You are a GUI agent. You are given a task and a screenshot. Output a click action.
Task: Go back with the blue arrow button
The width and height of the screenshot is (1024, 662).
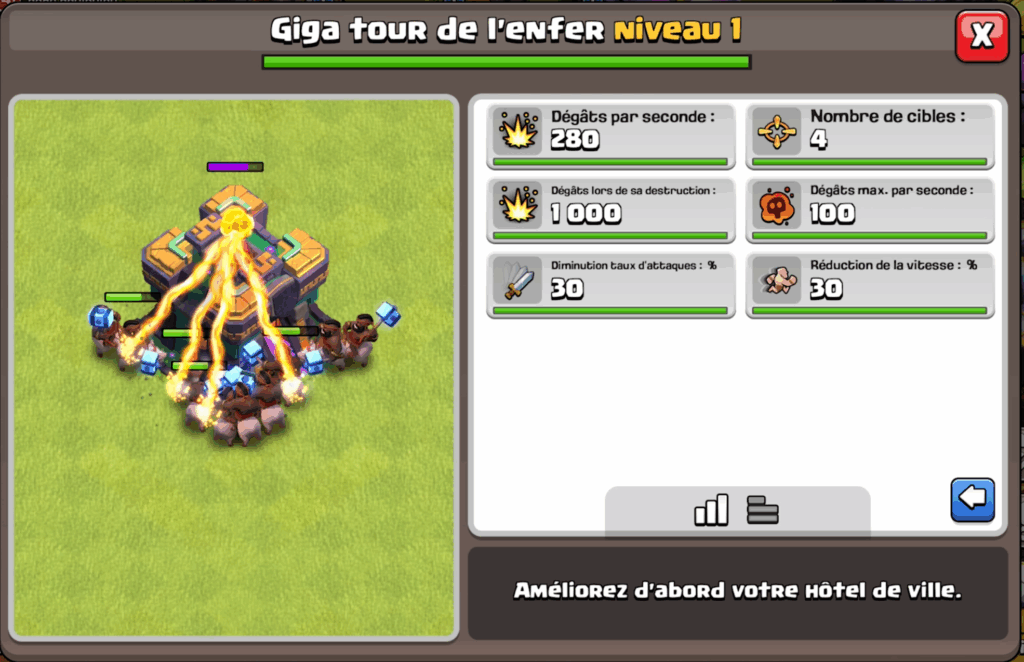point(972,498)
